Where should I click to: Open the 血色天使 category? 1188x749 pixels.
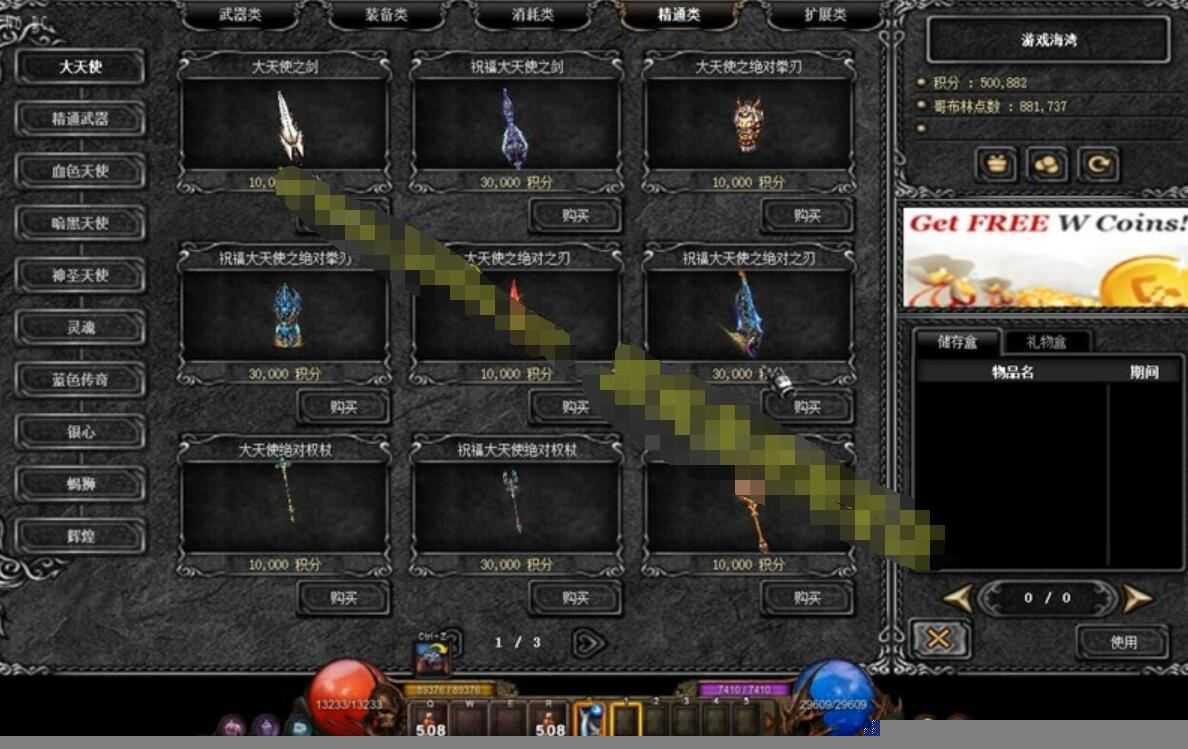tap(80, 171)
